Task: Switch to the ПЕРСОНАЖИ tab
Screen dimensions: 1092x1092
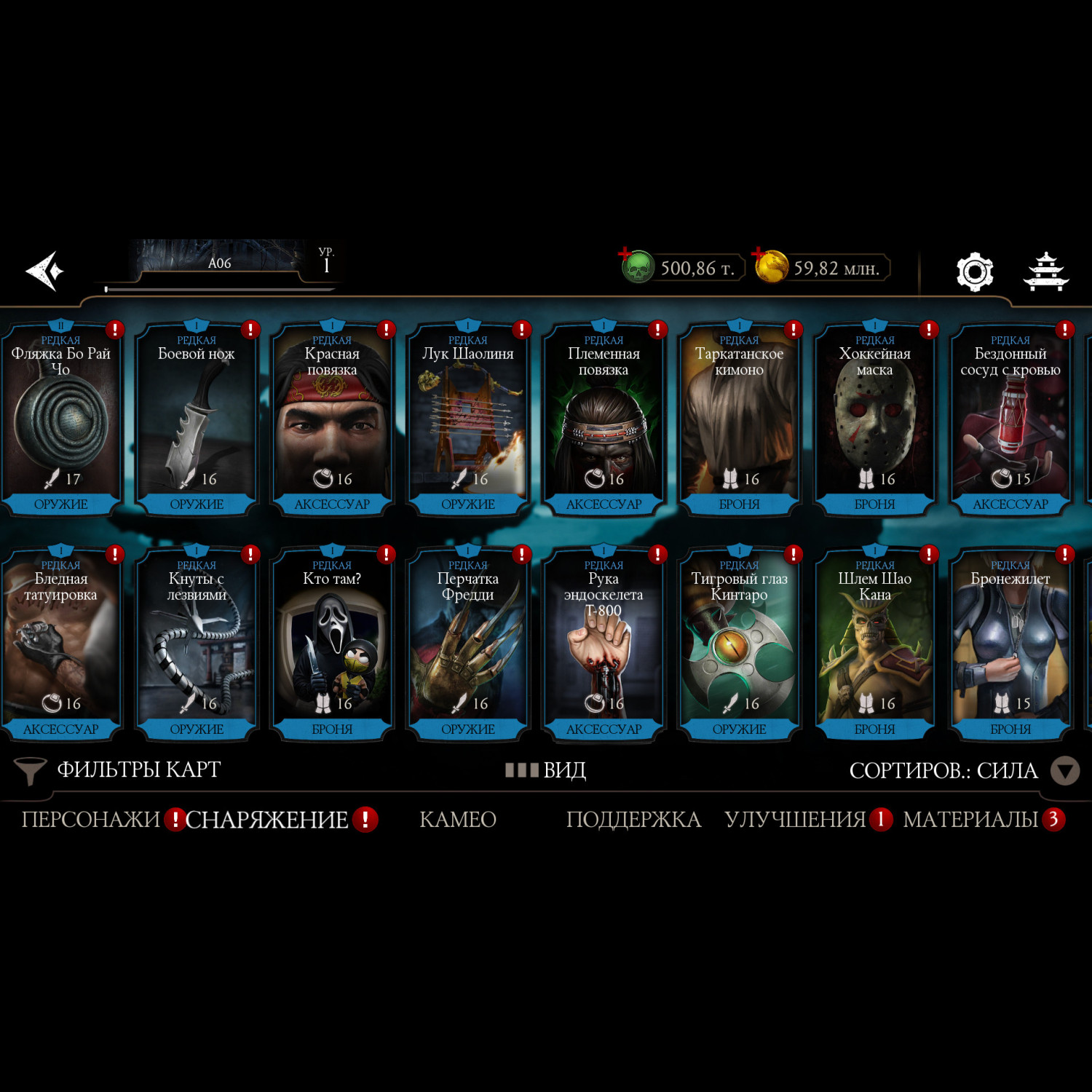Action: pos(90,820)
